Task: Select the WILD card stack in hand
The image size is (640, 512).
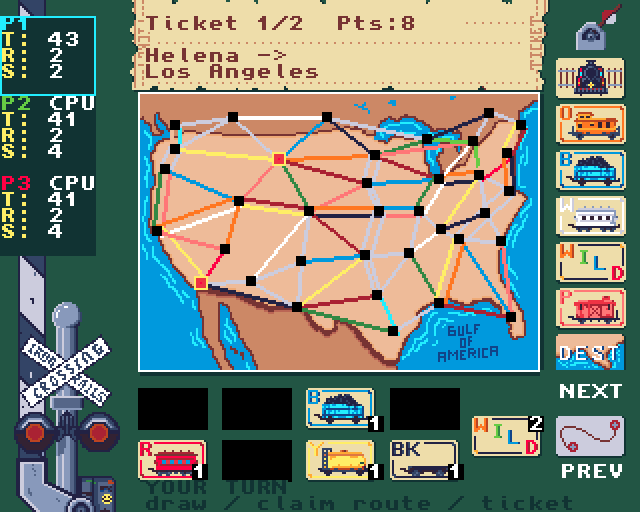Action: pyautogui.click(x=507, y=435)
